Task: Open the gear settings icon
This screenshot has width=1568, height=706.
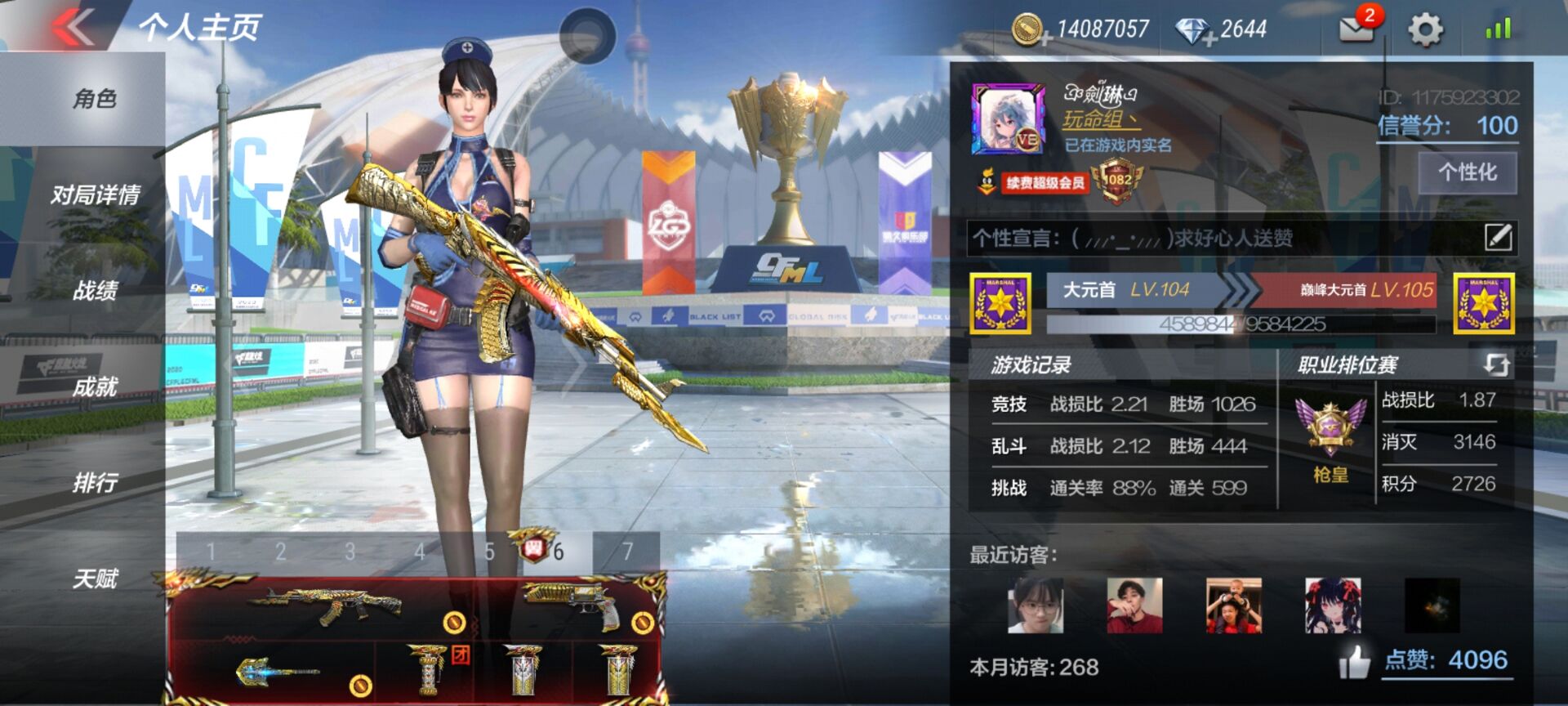Action: (1425, 30)
